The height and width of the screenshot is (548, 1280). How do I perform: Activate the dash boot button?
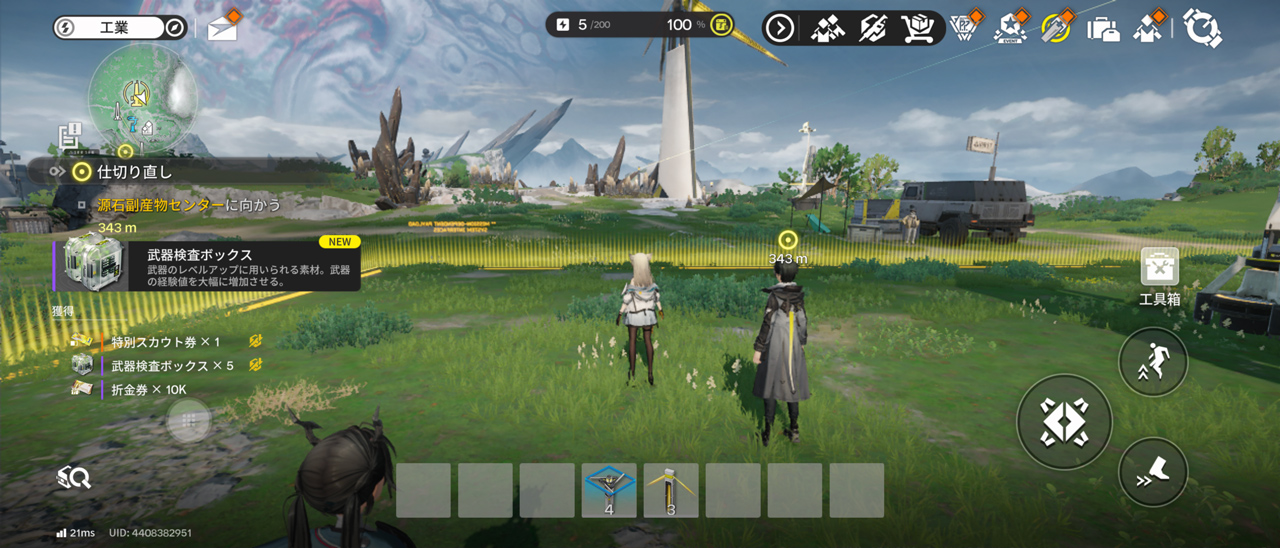click(x=1153, y=472)
